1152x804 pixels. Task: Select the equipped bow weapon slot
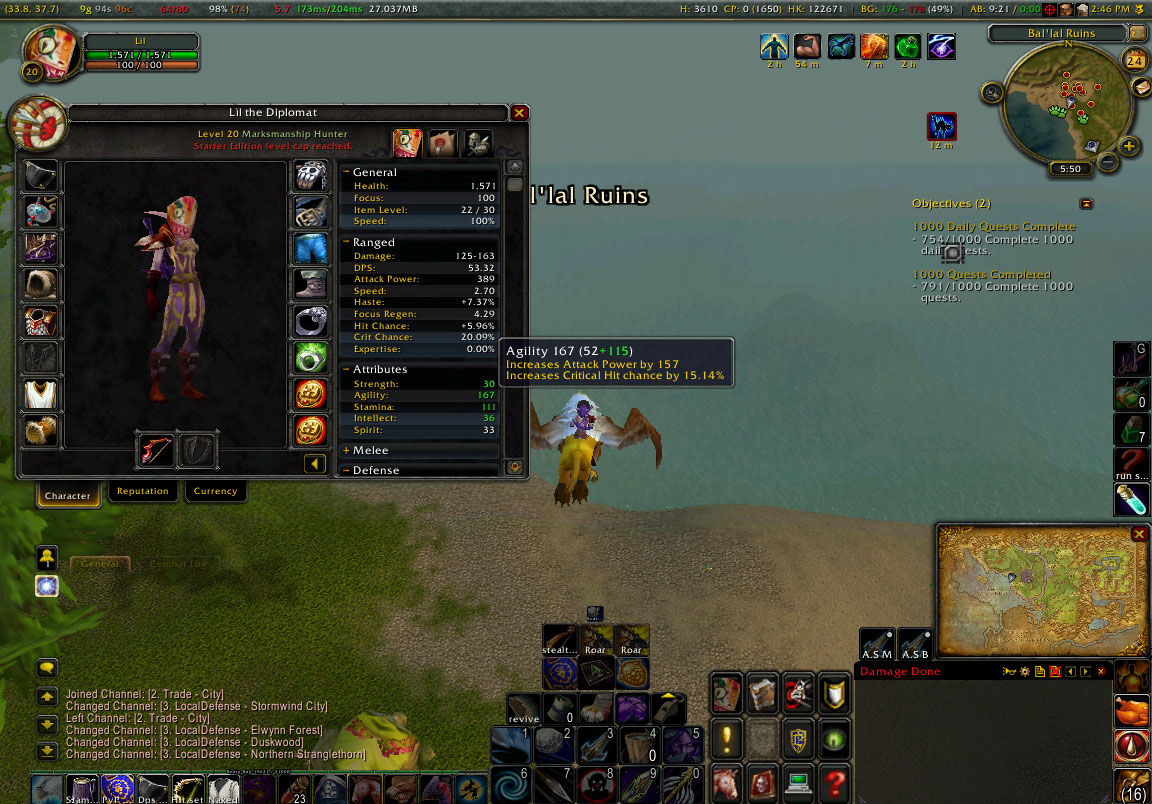coord(155,450)
